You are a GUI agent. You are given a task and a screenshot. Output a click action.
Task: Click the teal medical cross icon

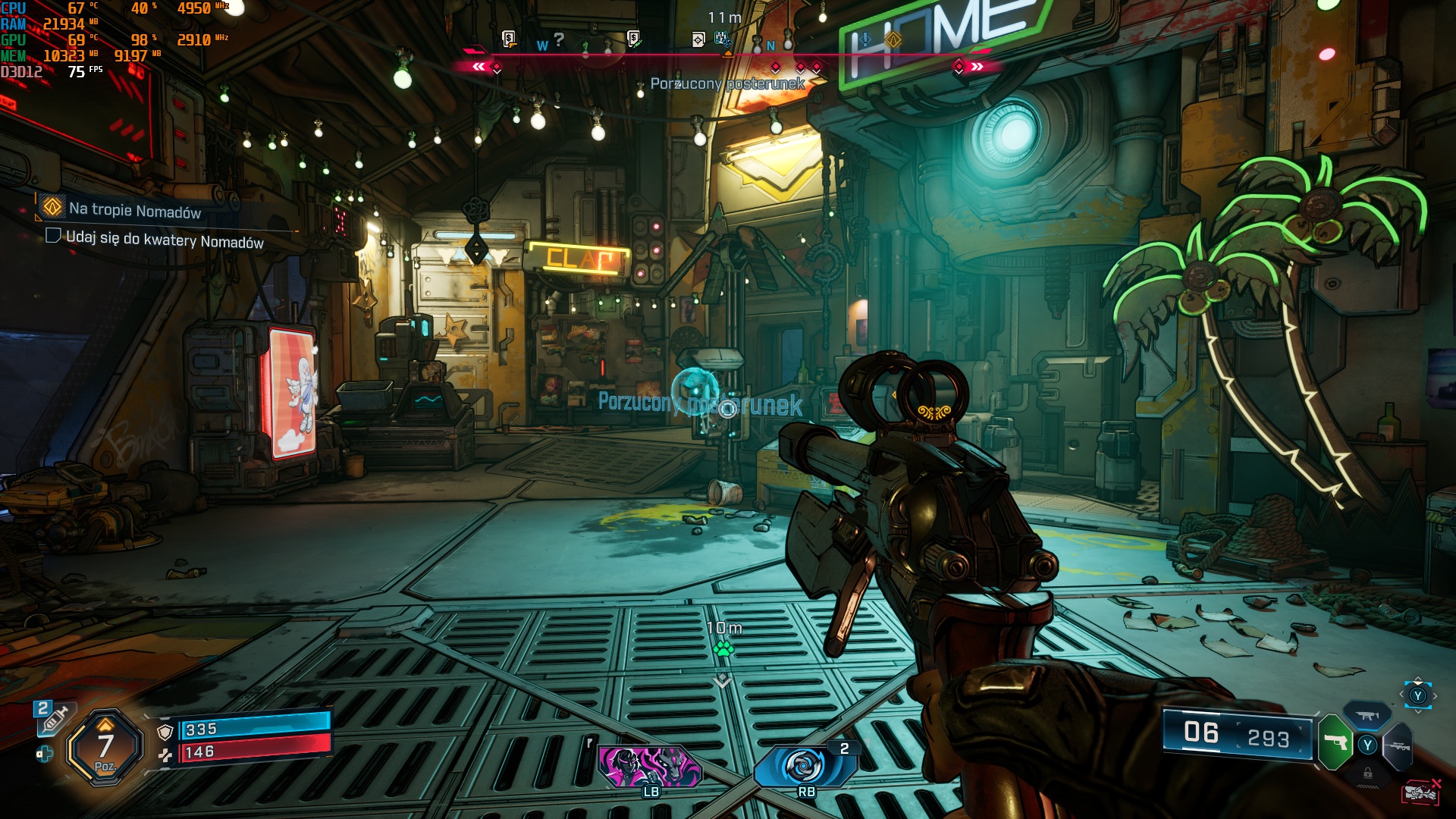(44, 754)
